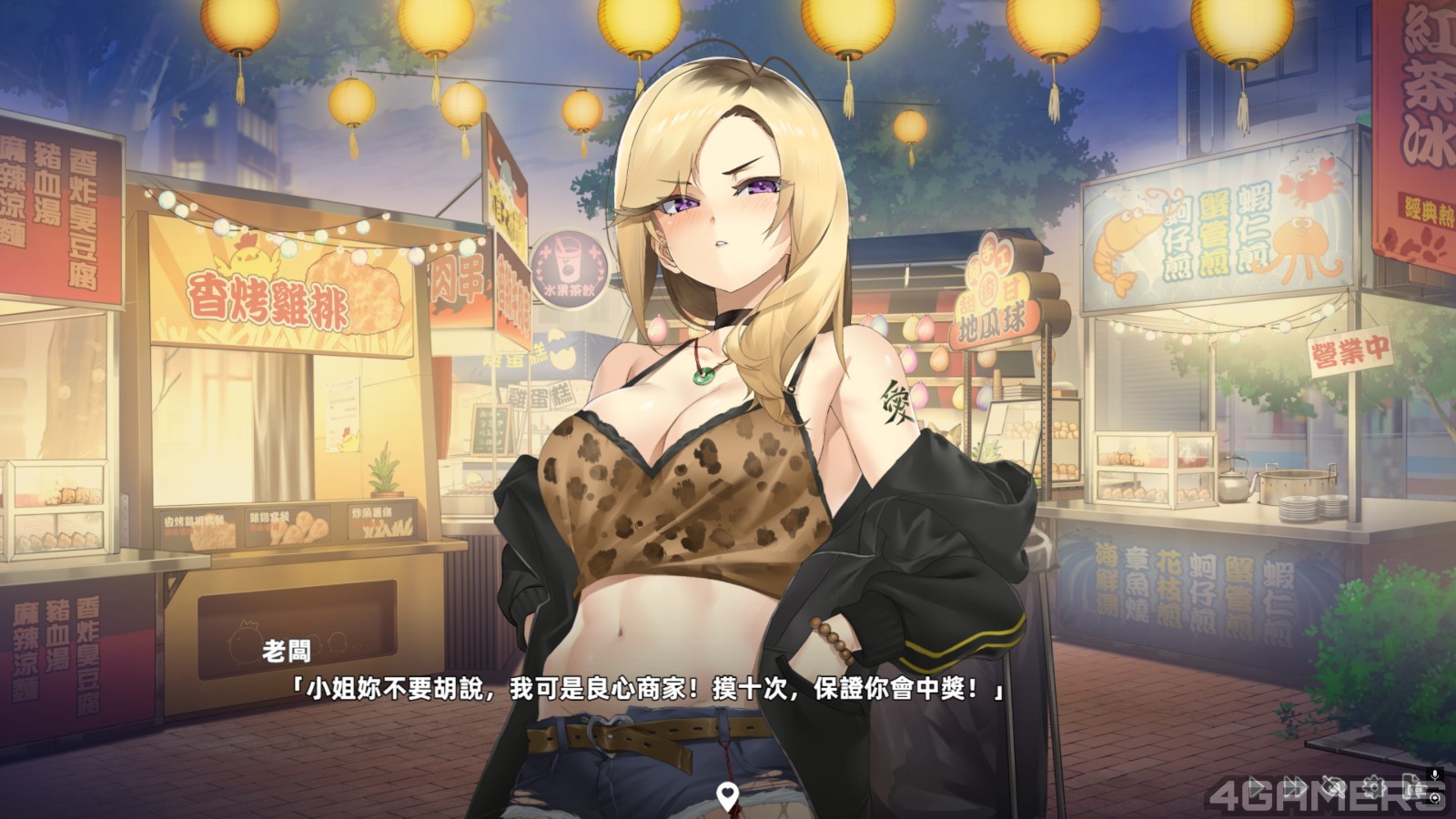Click the overlay record circle icon
The image size is (1456, 819).
pos(1436,797)
